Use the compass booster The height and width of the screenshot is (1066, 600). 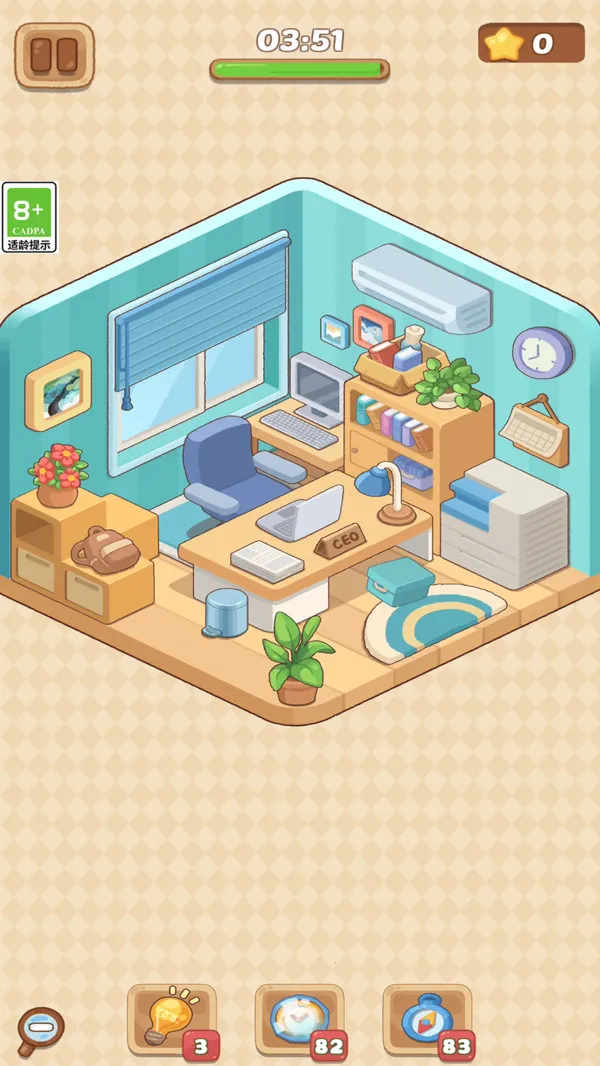pyautogui.click(x=427, y=1018)
